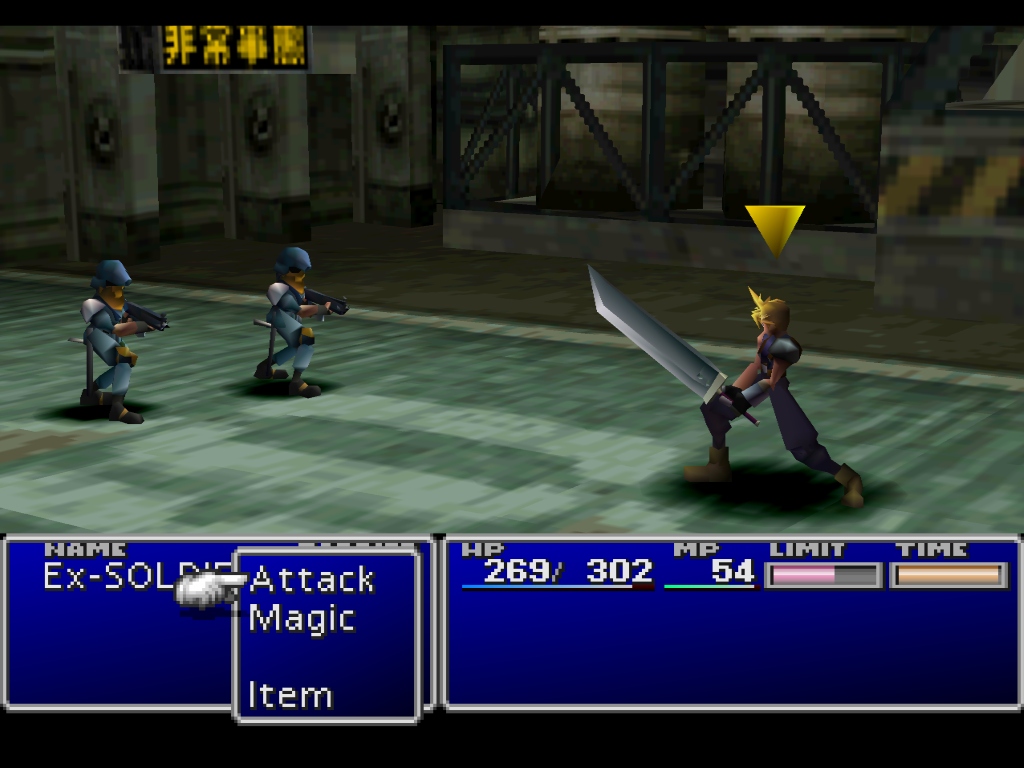Open the Item command
1024x768 pixels.
point(290,695)
